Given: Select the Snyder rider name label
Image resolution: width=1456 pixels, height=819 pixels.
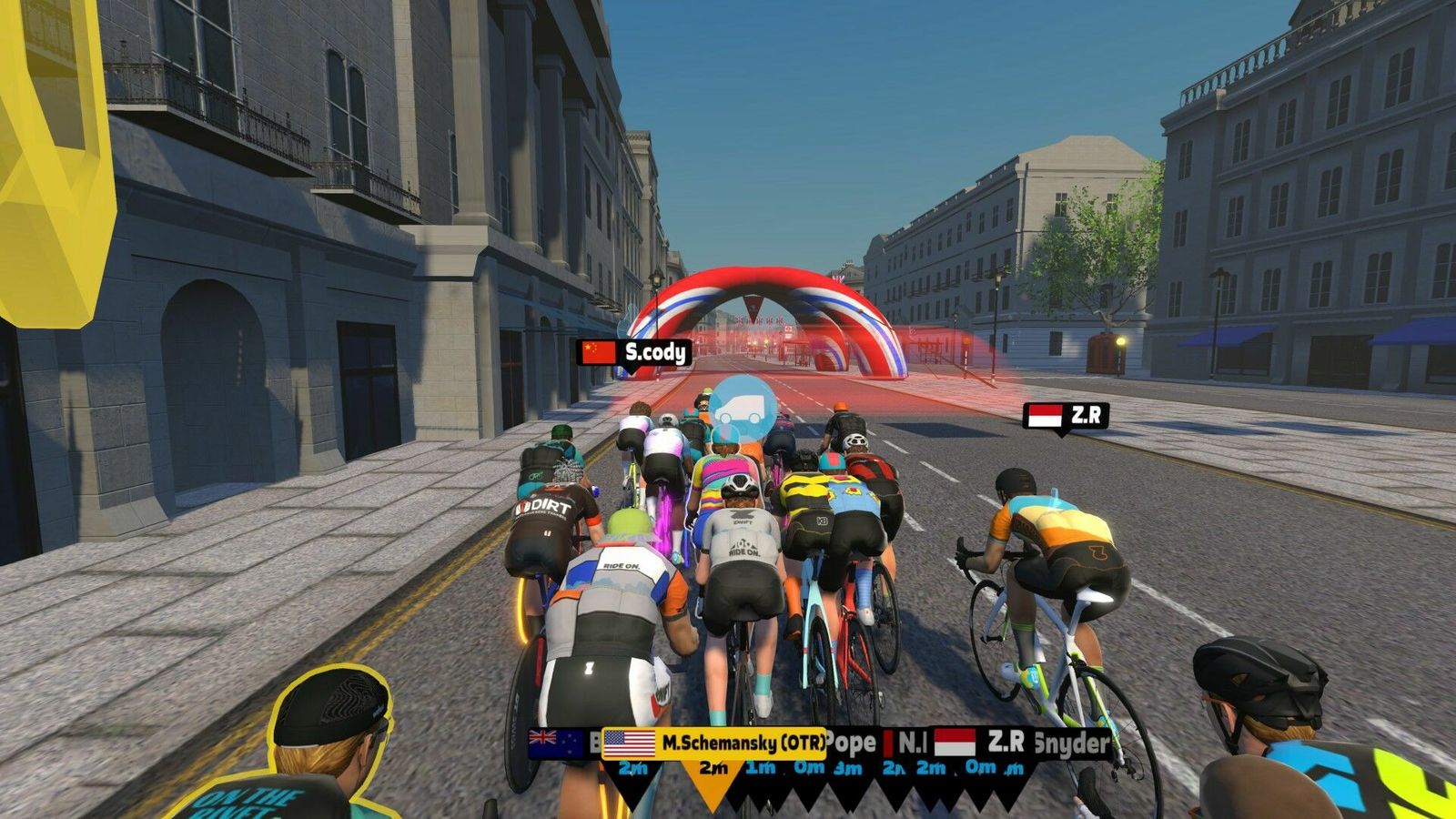Looking at the screenshot, I should coord(1073,743).
